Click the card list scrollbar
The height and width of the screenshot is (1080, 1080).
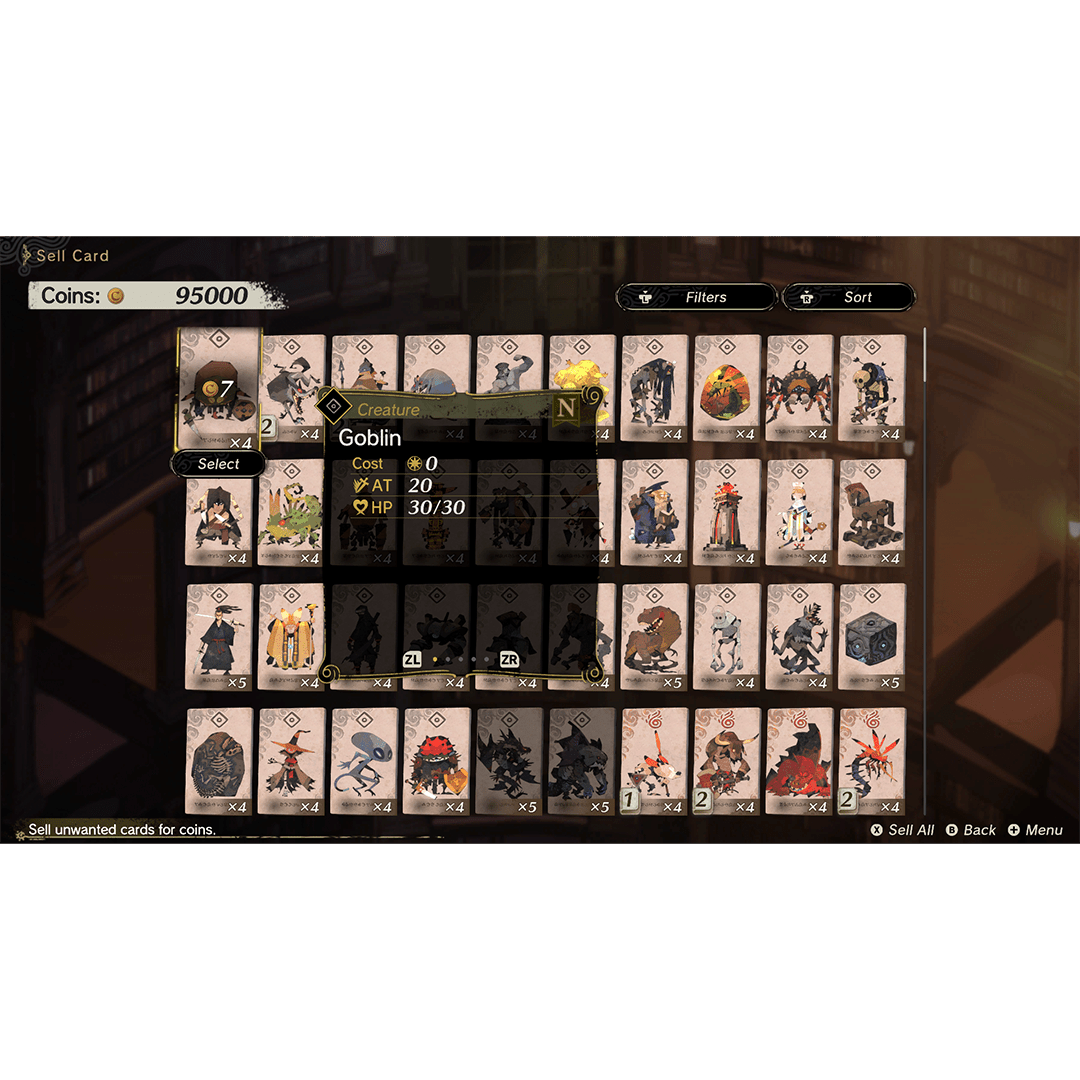pos(924,570)
